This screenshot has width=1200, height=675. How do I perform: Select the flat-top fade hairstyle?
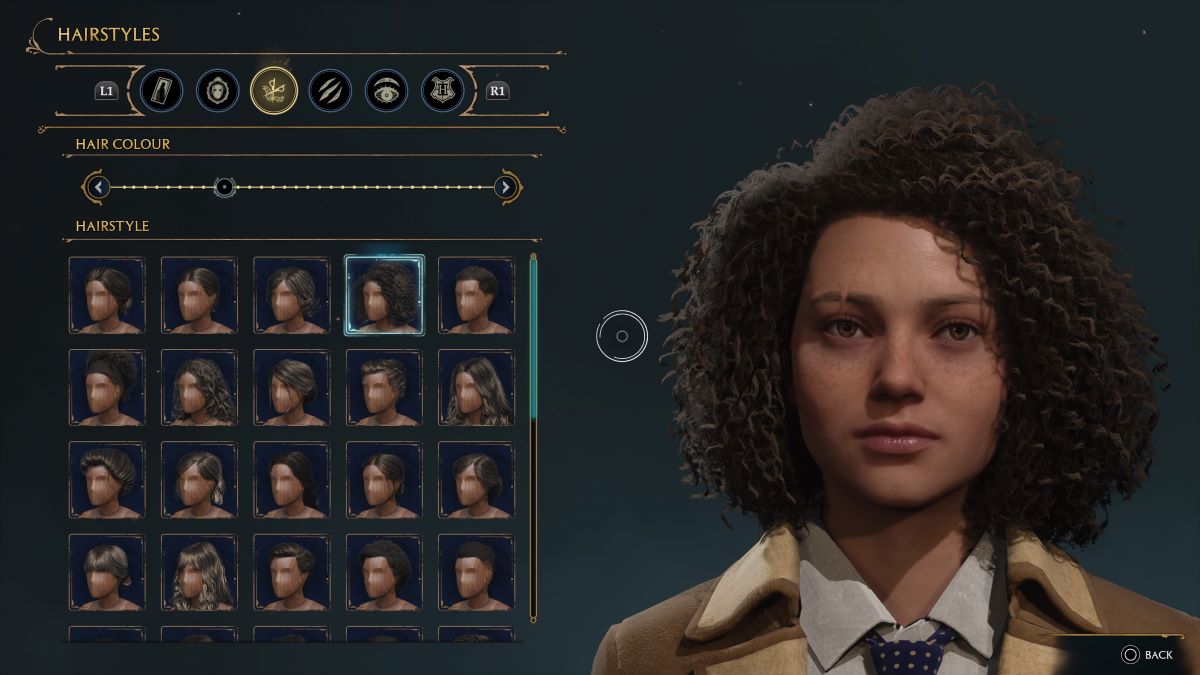click(476, 572)
